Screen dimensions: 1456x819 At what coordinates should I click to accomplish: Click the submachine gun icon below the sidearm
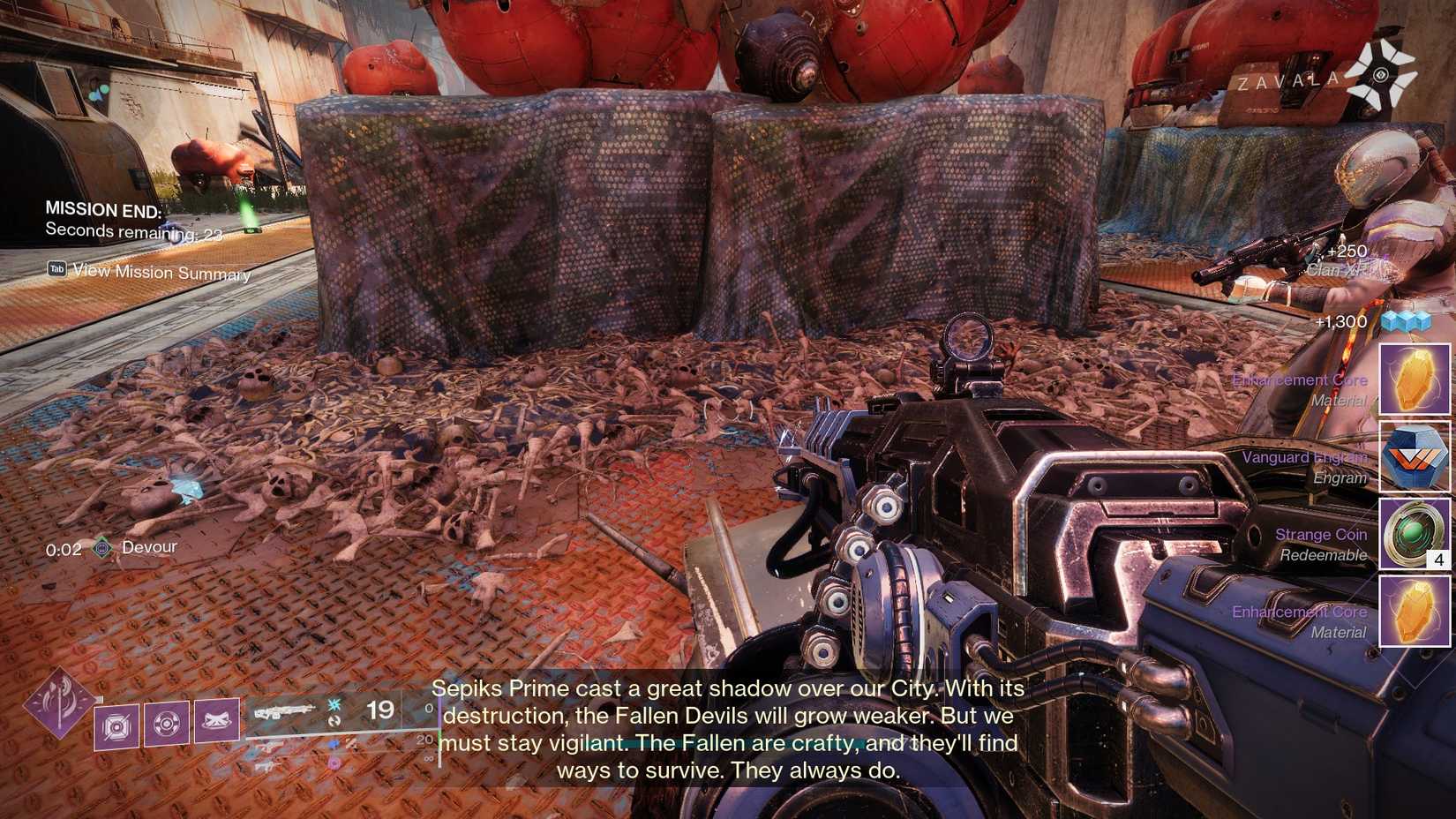269,765
